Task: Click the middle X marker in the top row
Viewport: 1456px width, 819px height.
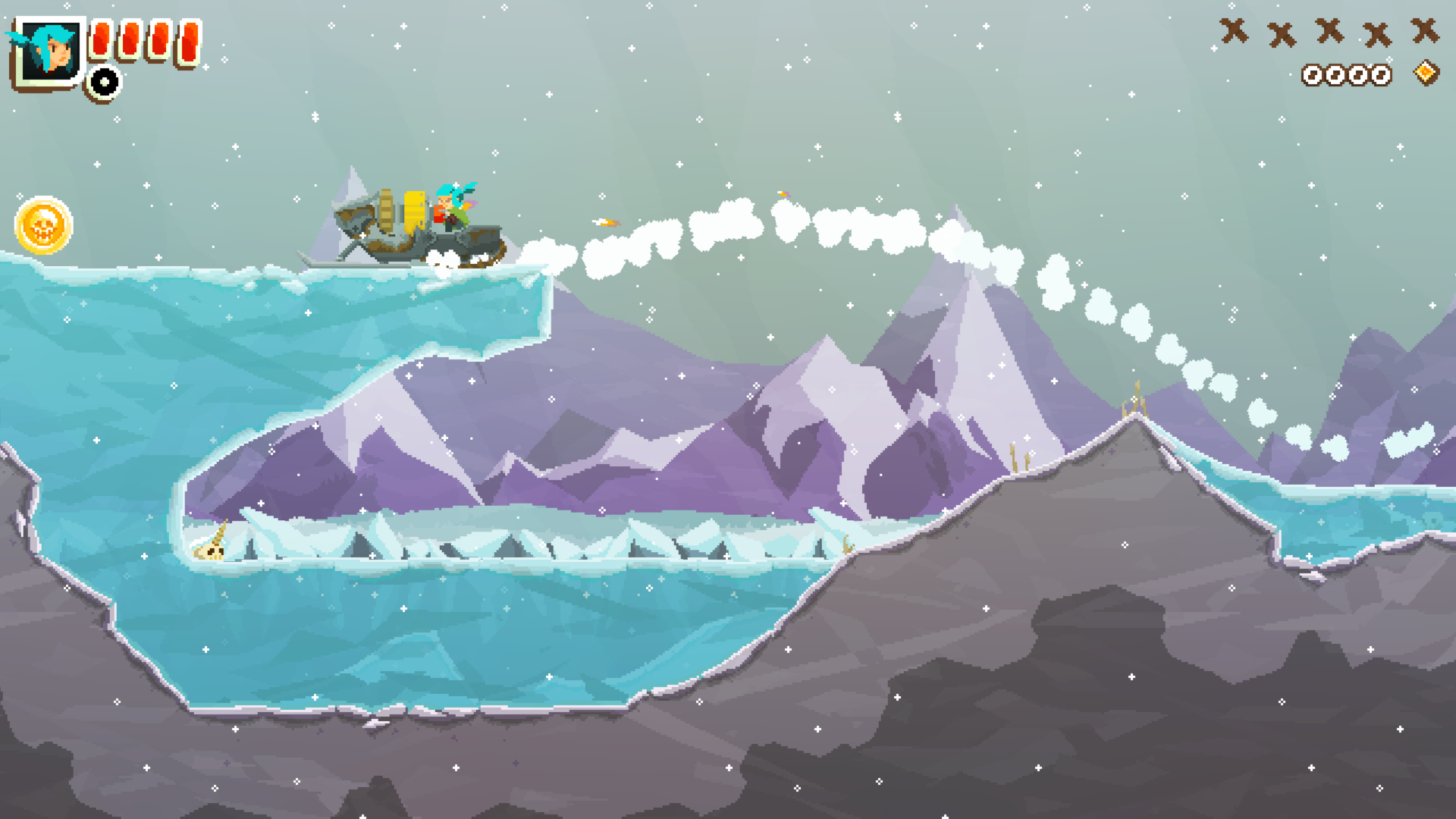Action: 1329,33
